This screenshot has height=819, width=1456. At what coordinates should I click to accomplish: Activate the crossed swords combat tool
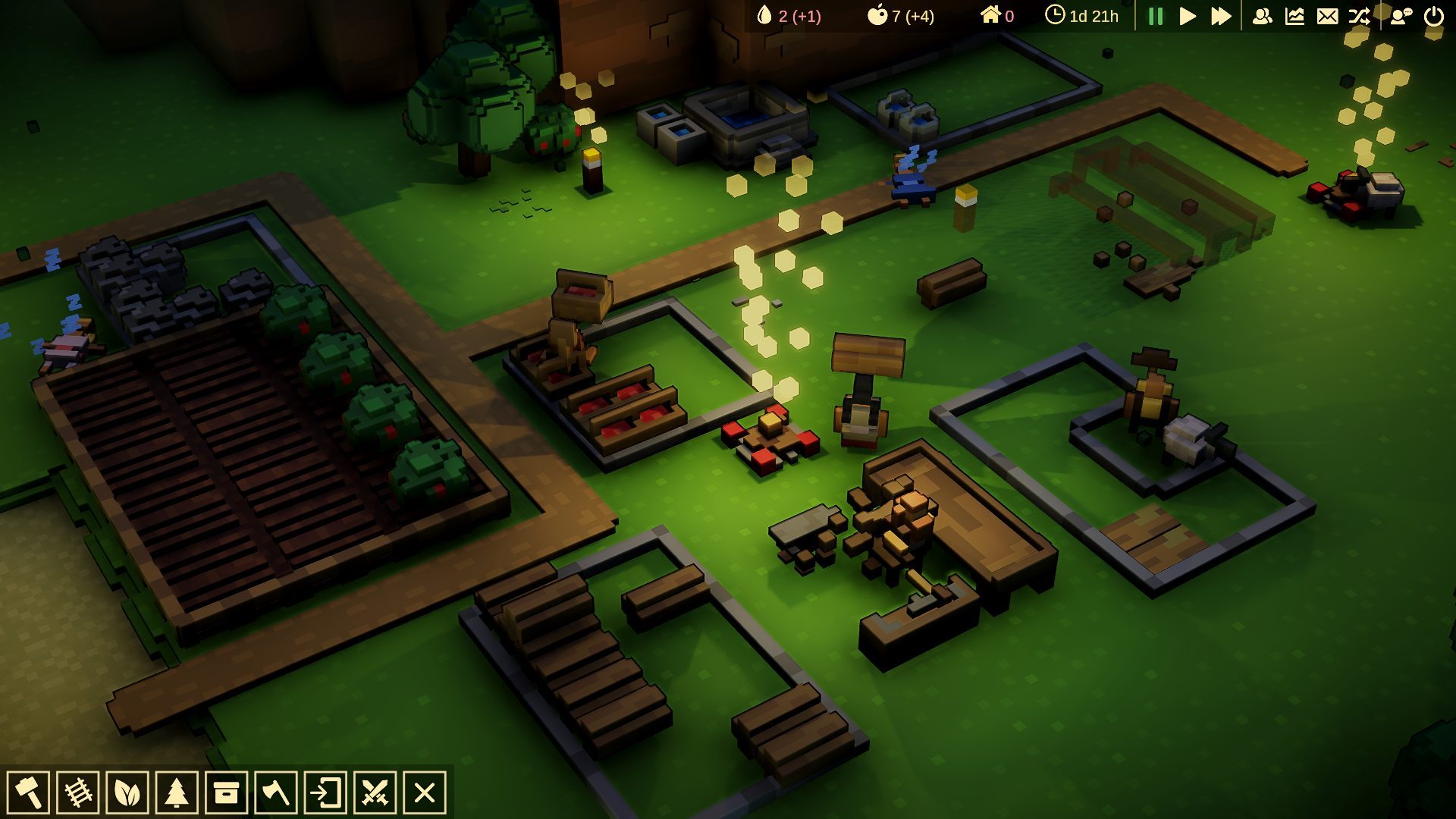coord(375,793)
